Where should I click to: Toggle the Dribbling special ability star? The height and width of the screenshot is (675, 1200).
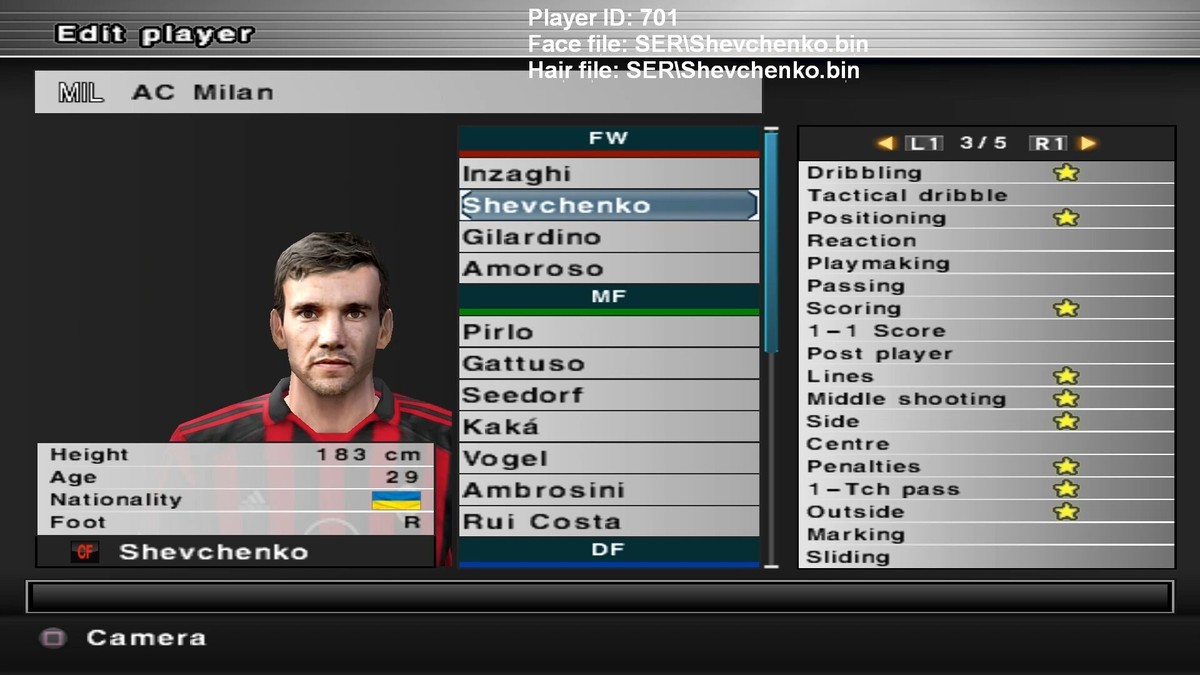coord(1066,172)
